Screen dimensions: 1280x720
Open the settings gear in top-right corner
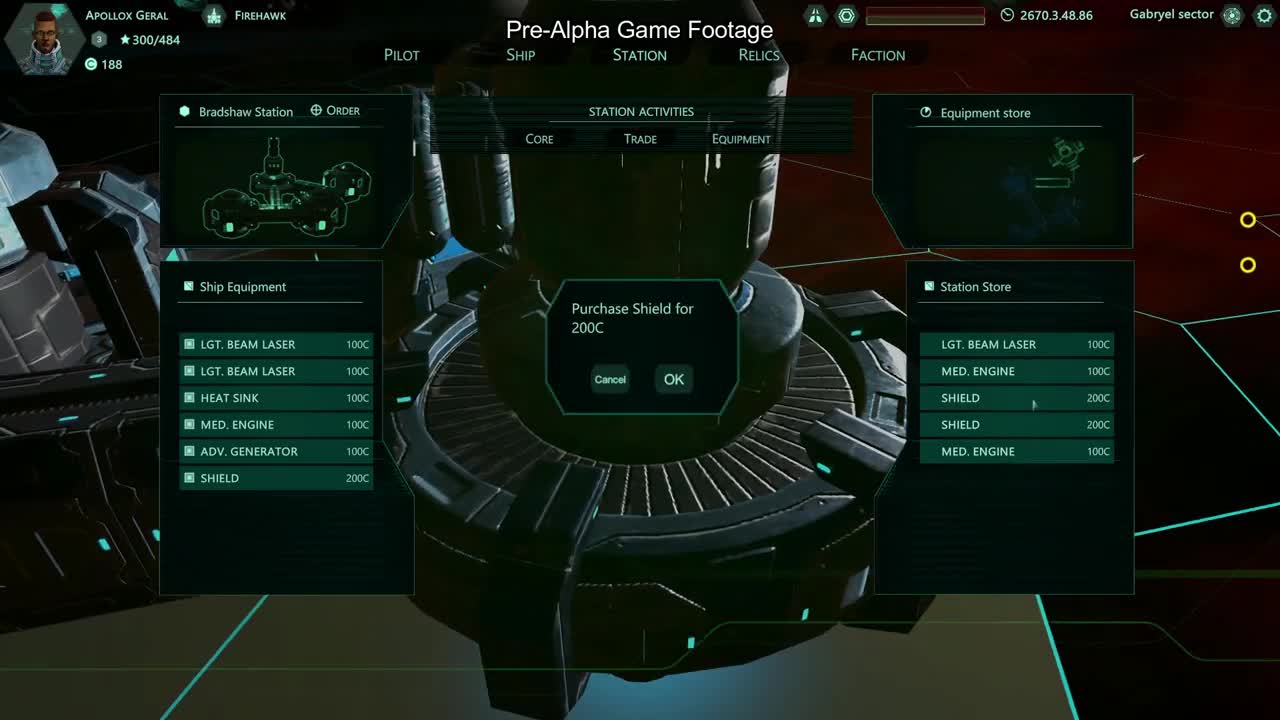coord(1264,15)
